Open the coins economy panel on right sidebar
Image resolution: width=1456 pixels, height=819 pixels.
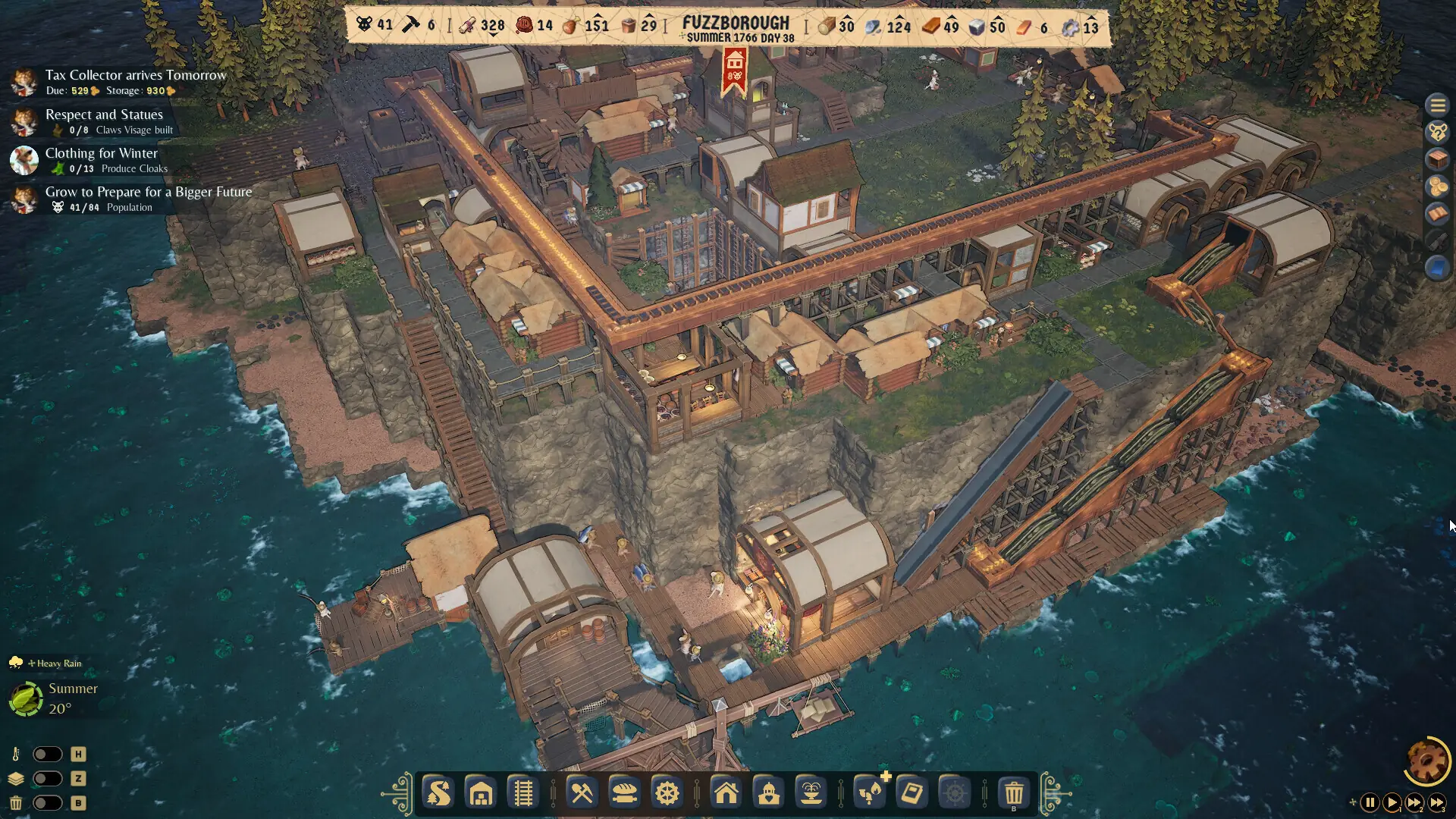(1437, 184)
